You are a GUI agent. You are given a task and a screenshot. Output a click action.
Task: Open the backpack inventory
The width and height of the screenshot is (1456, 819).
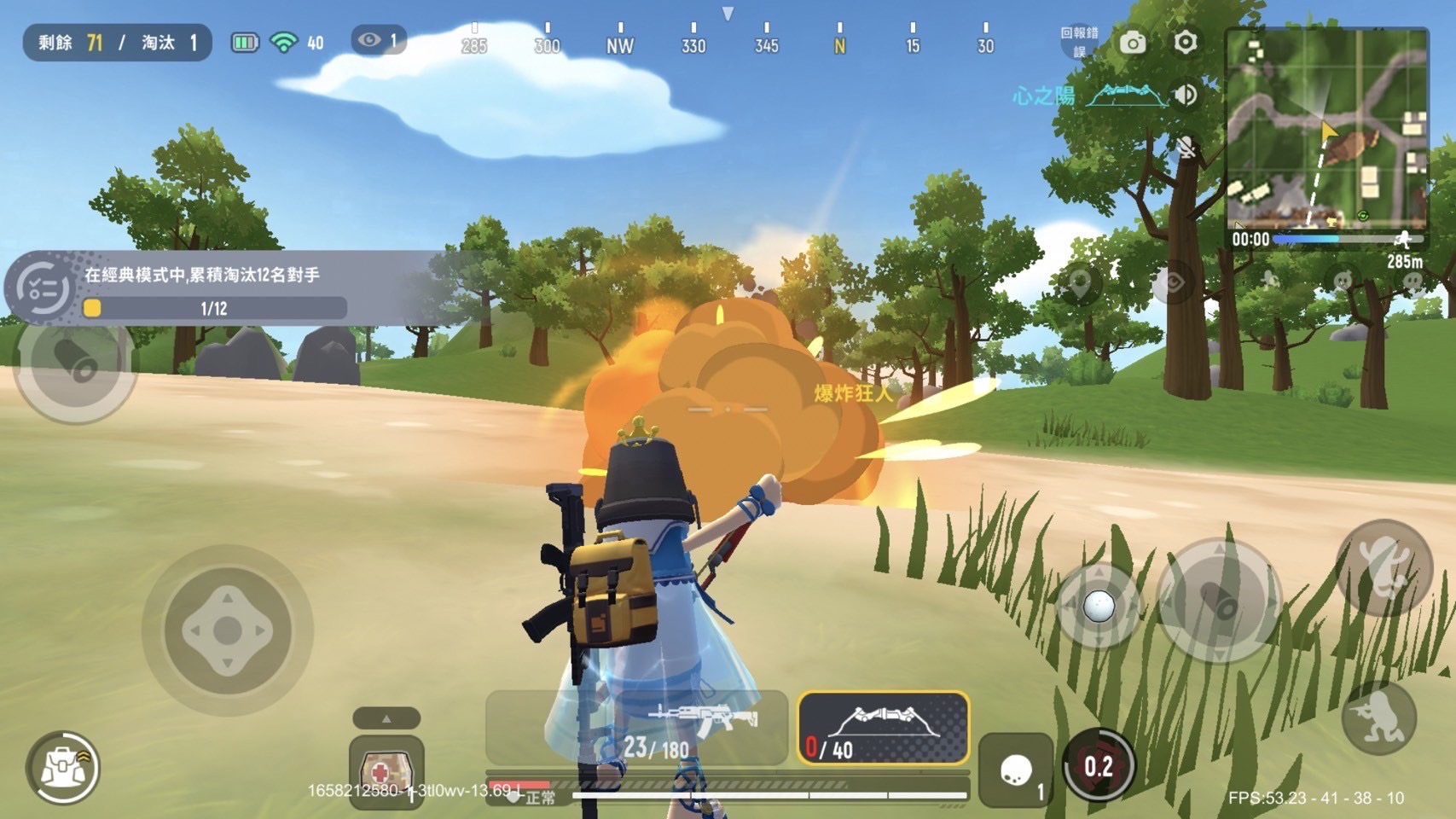[62, 768]
